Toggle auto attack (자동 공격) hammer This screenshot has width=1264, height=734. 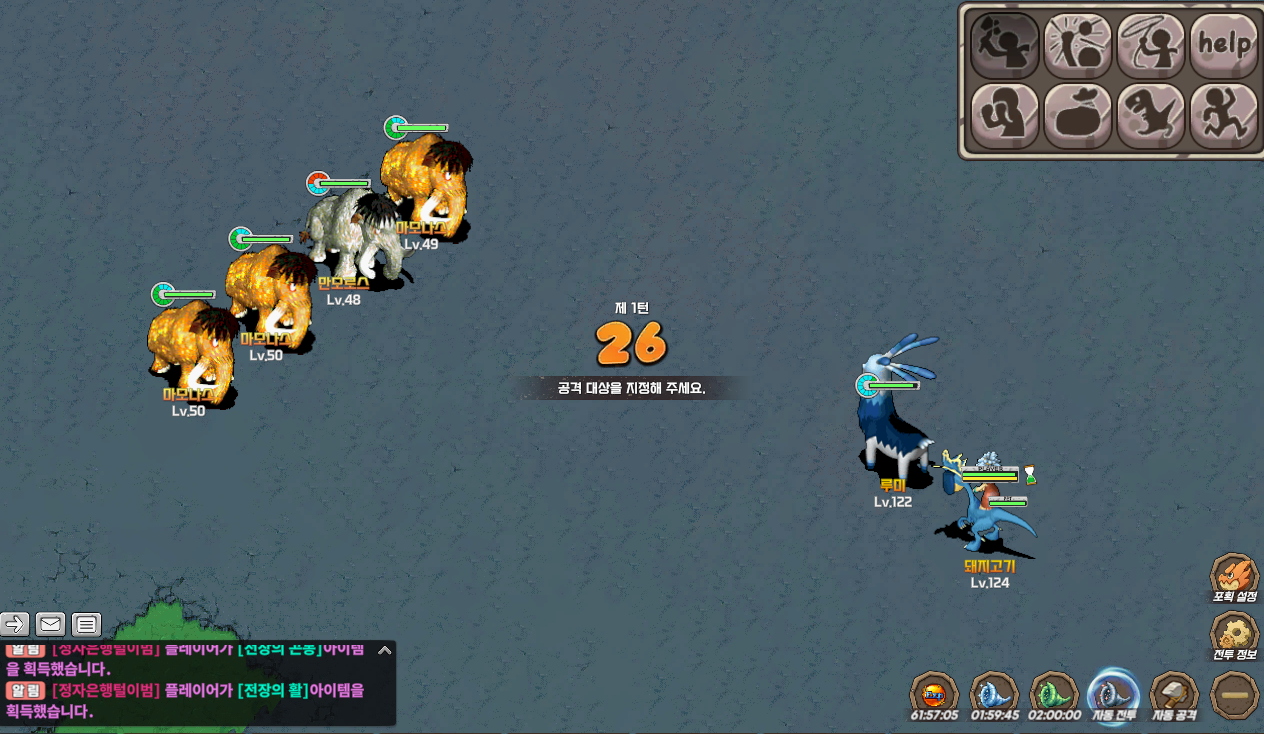click(1174, 692)
